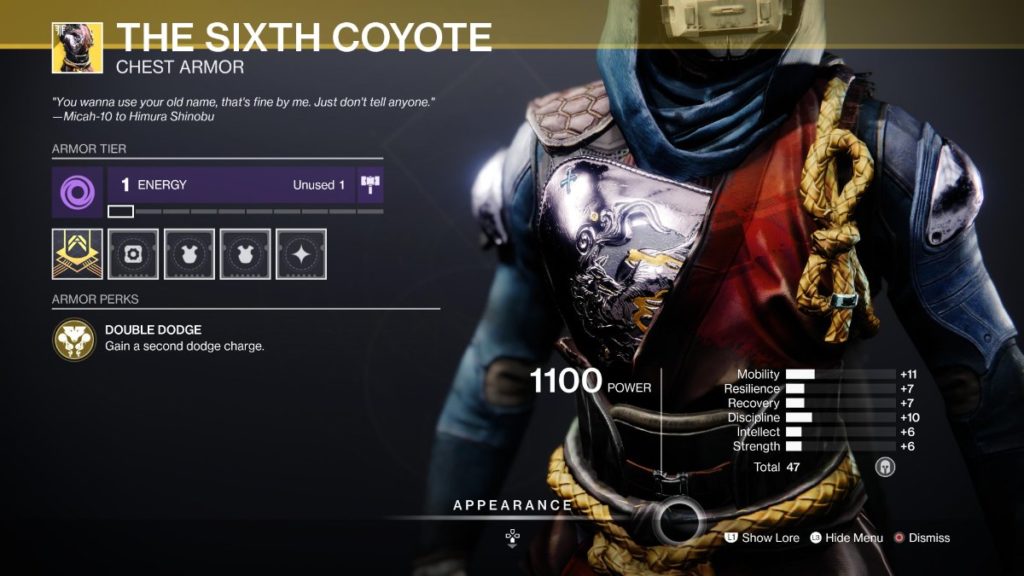
Task: Click the helmet icon beside Total stats
Action: click(884, 467)
